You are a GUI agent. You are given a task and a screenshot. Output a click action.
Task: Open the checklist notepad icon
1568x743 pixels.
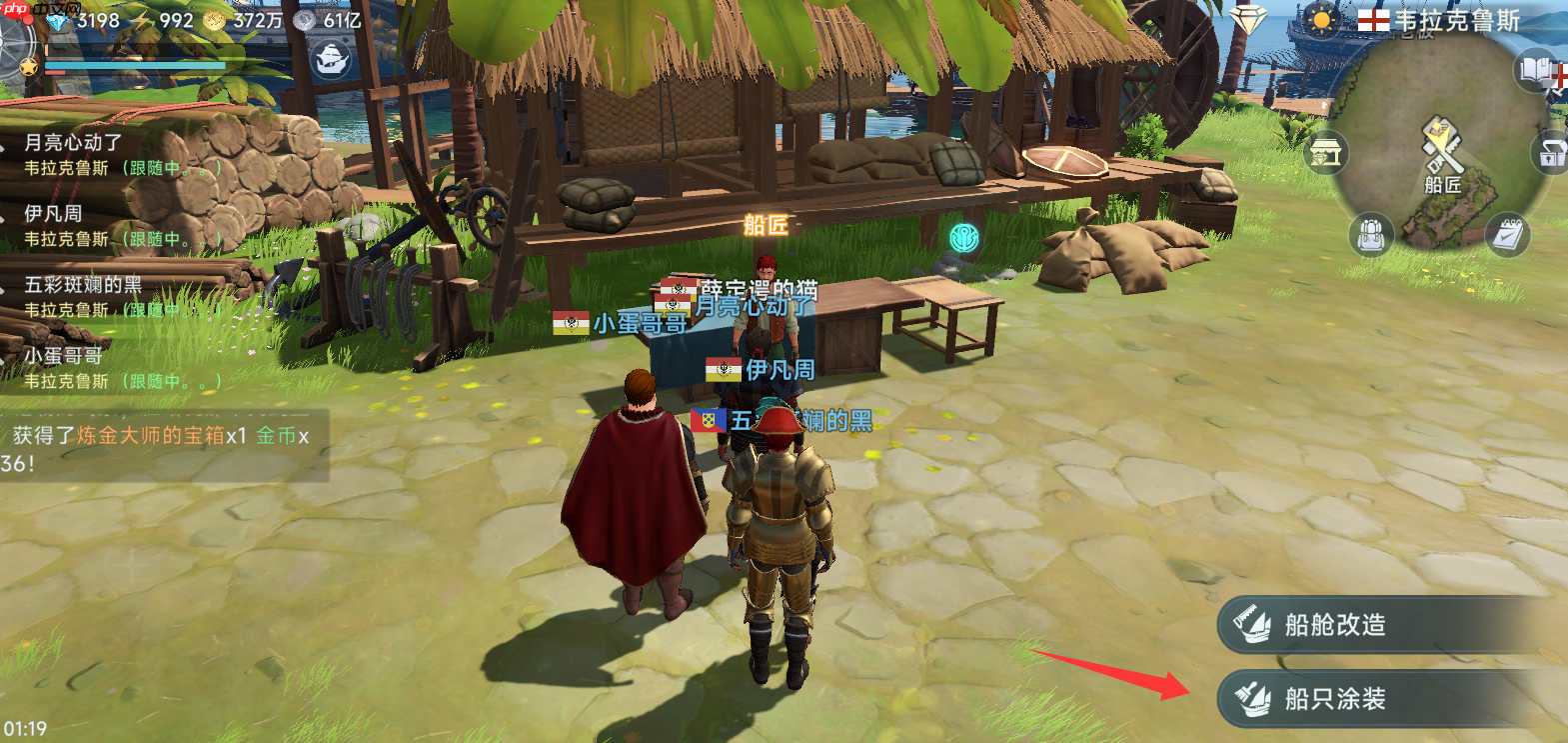1507,235
